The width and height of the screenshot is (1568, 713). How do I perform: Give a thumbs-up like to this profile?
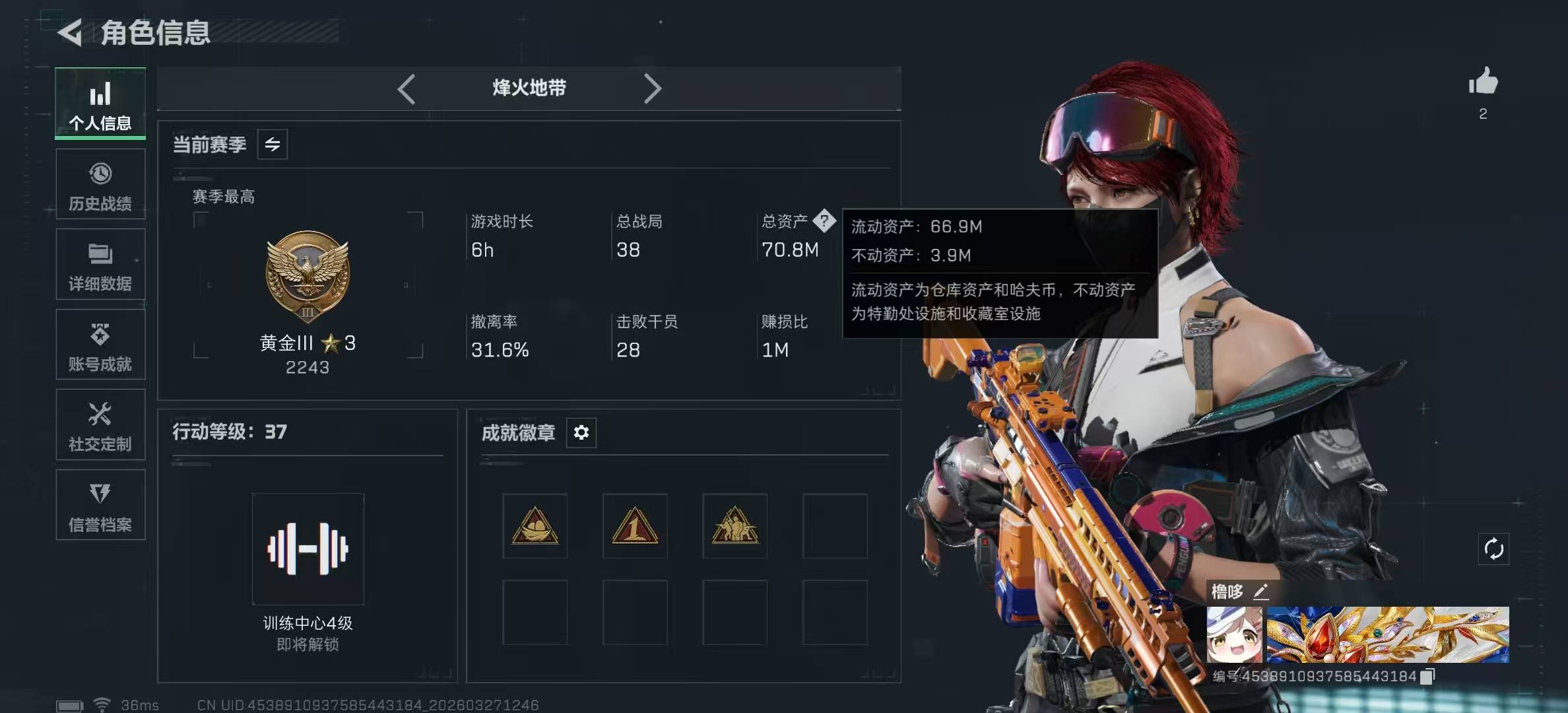tap(1483, 82)
